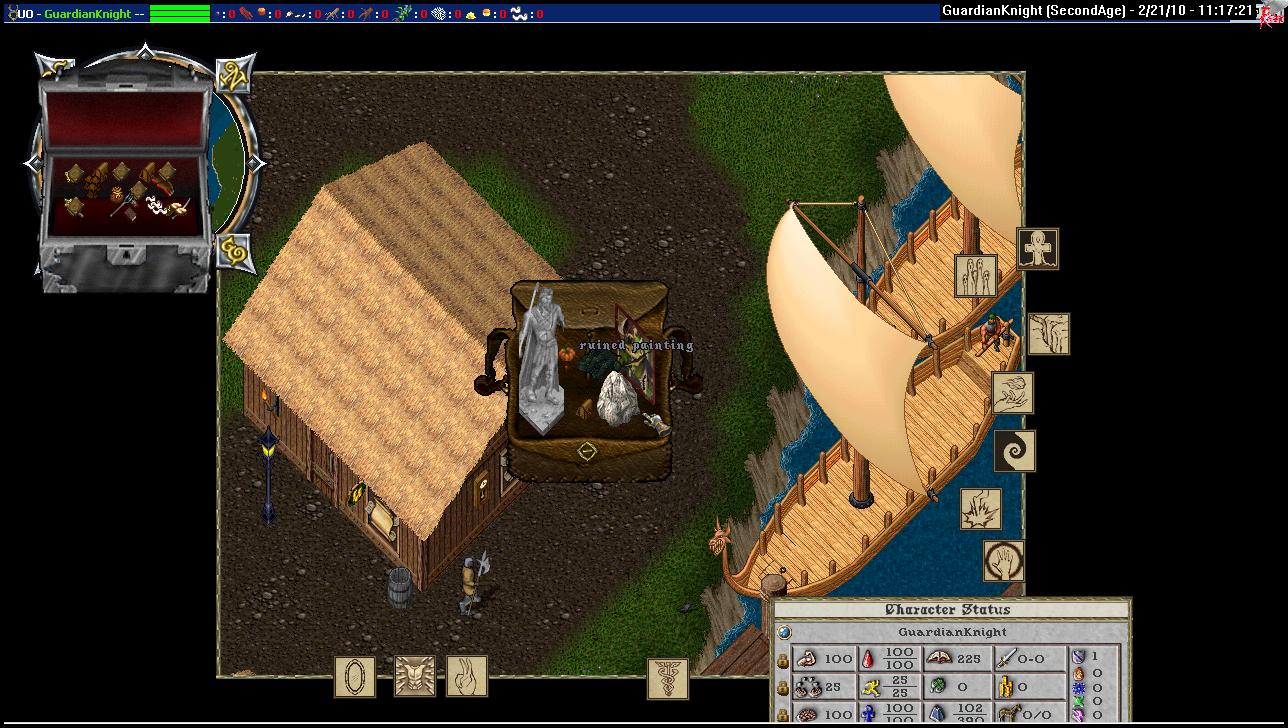Image resolution: width=1288 pixels, height=728 pixels.
Task: Cast the monster face spell icon
Action: (414, 677)
